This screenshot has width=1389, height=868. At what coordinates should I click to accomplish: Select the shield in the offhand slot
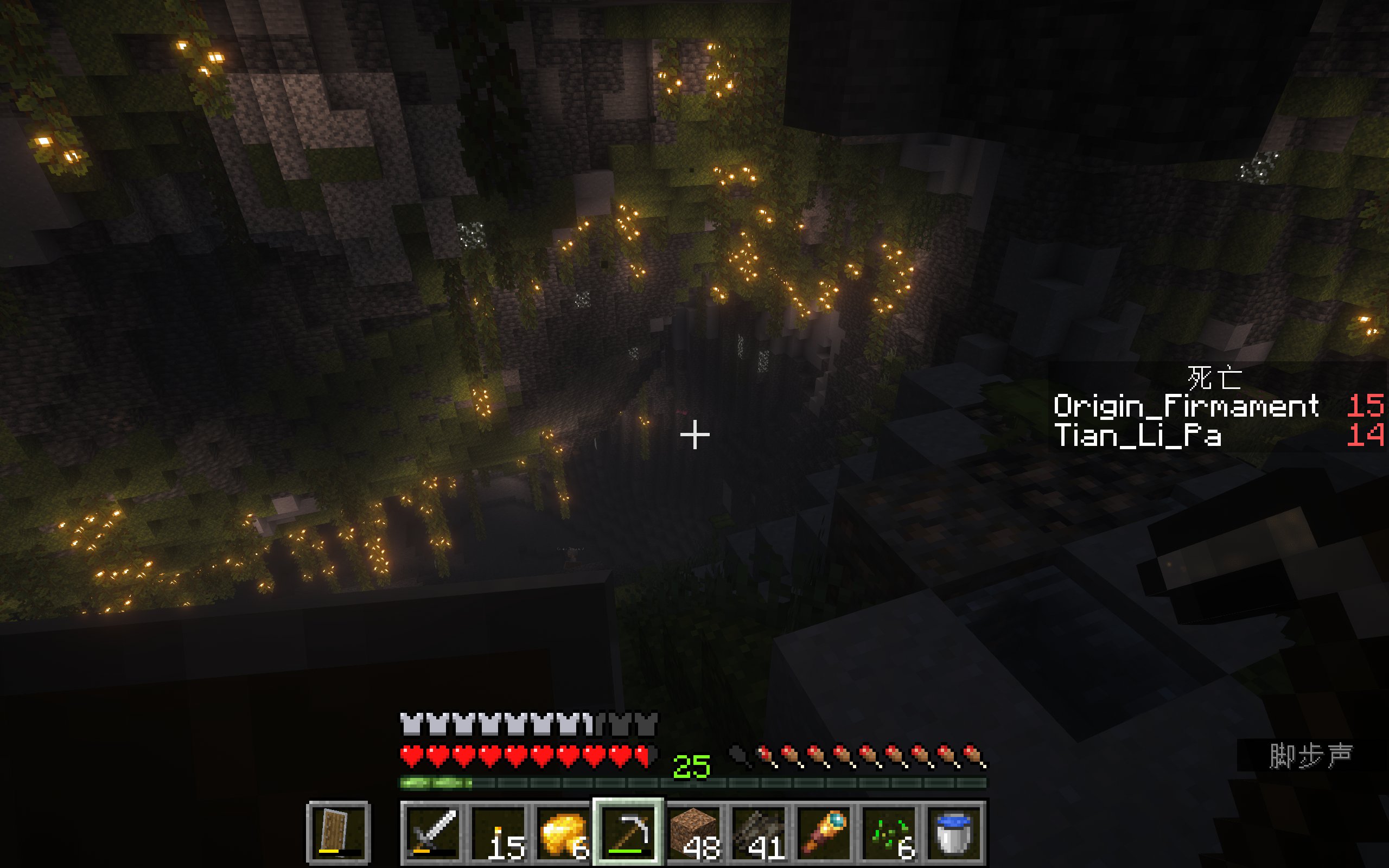click(x=339, y=832)
